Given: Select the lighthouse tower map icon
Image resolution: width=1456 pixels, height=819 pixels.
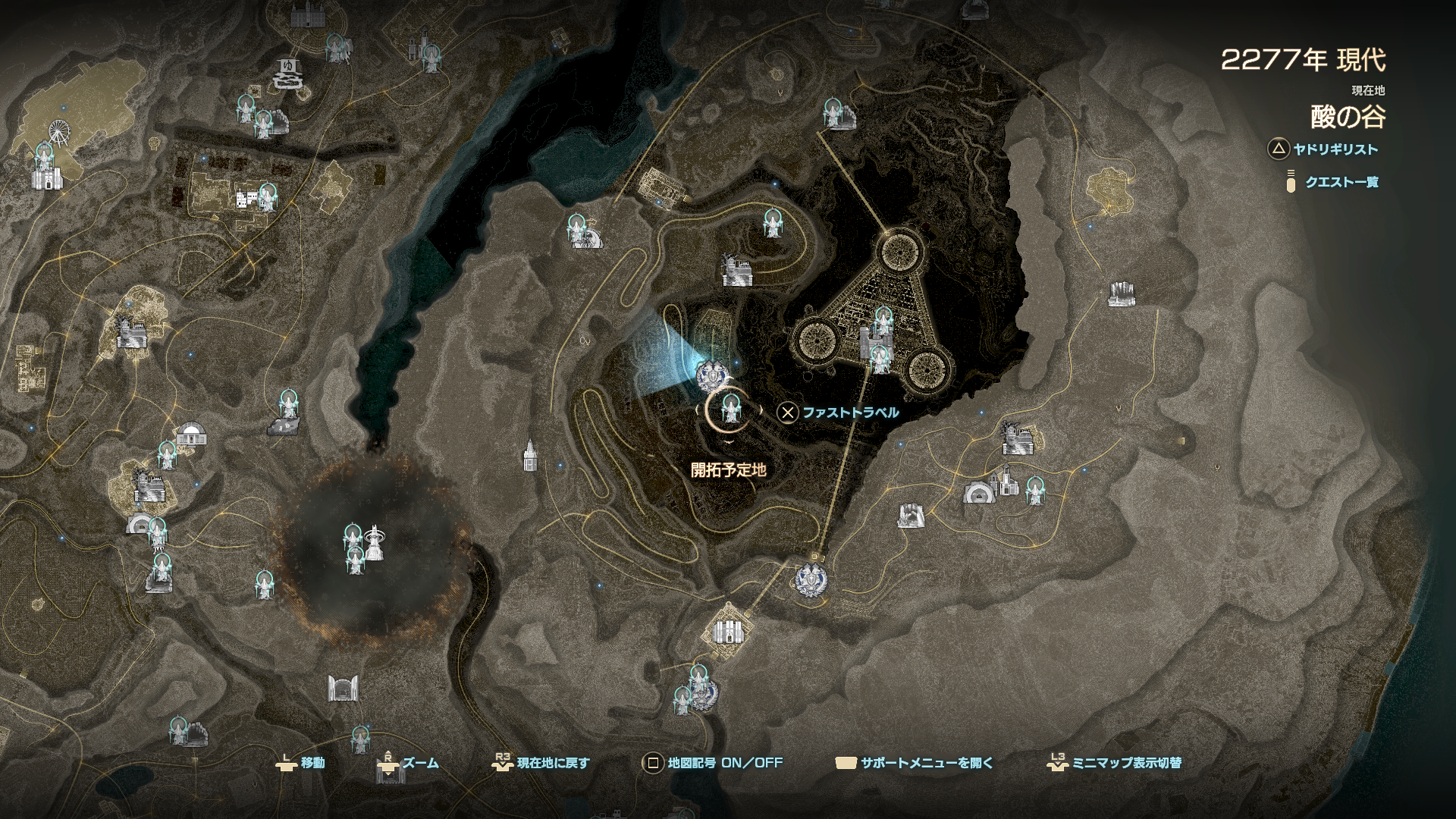Looking at the screenshot, I should 529,455.
